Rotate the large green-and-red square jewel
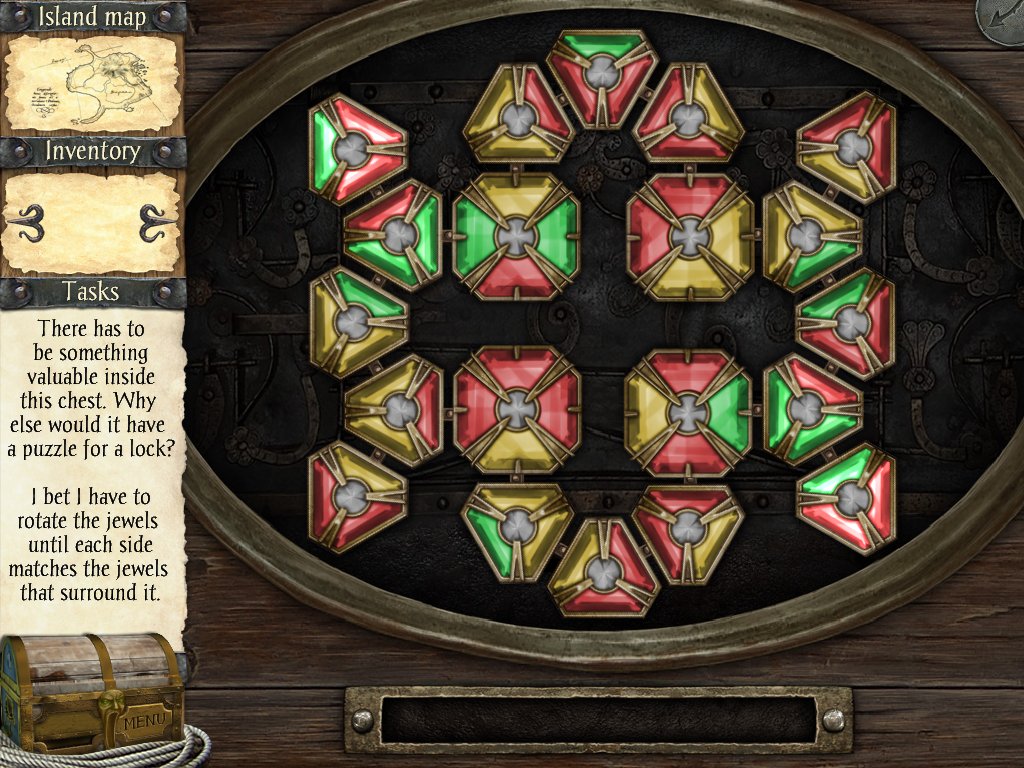This screenshot has width=1024, height=768. (x=516, y=236)
